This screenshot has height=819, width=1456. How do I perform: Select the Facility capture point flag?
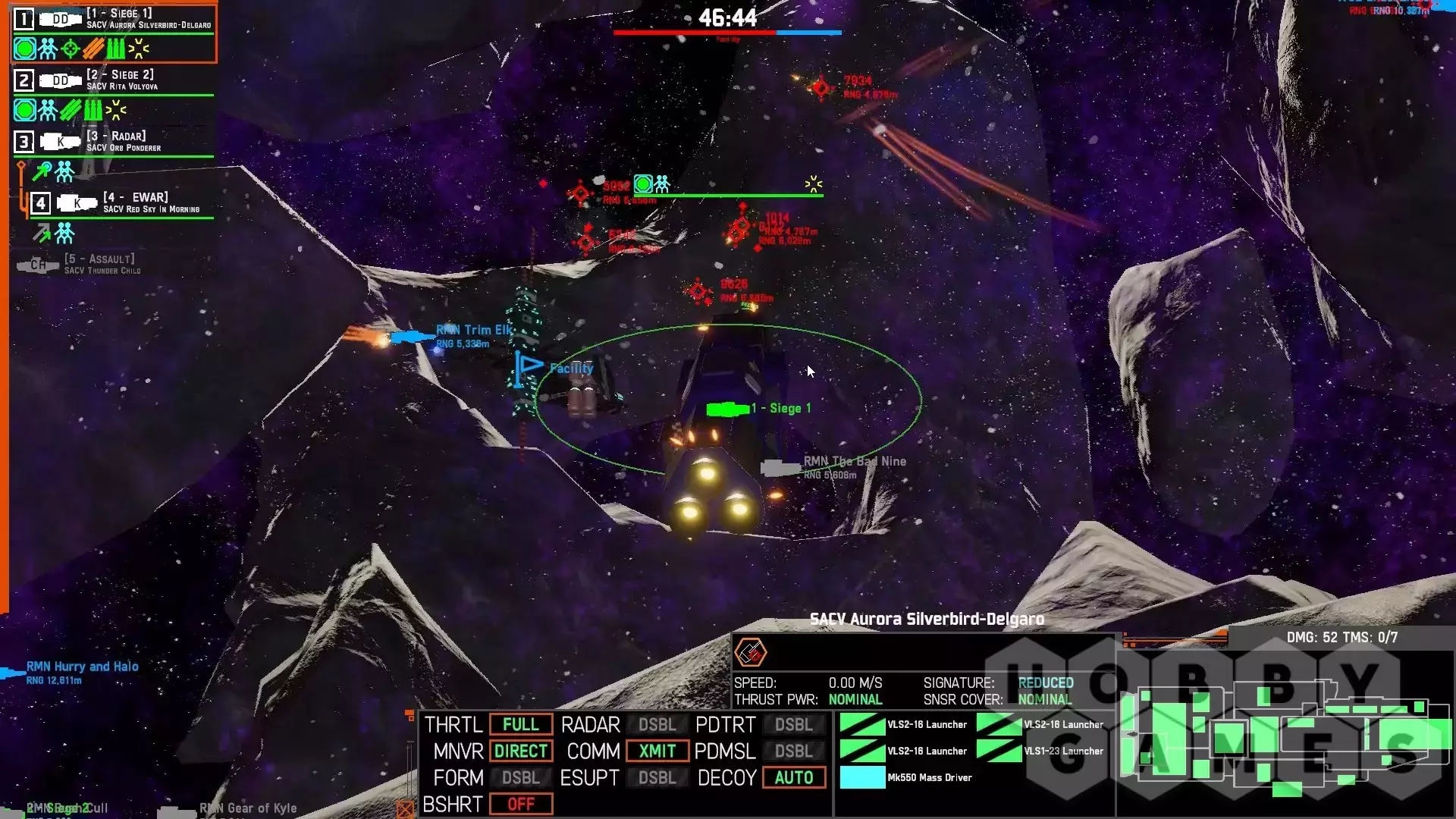coord(529,369)
